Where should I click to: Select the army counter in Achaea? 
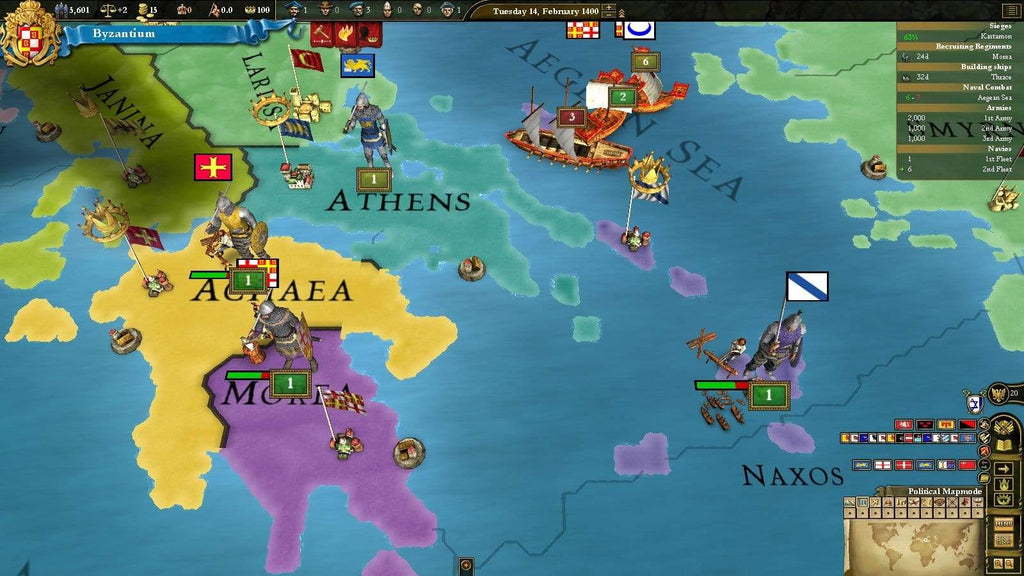[247, 281]
